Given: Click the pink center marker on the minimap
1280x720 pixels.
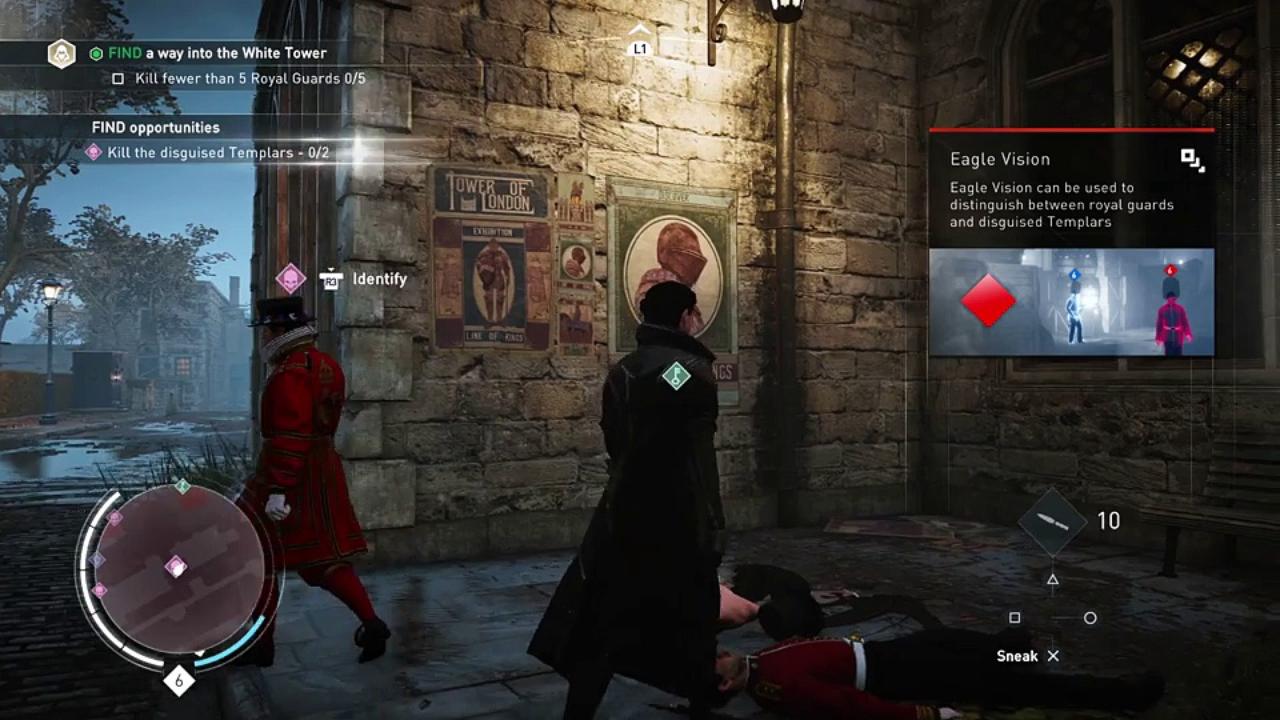Looking at the screenshot, I should pyautogui.click(x=176, y=567).
